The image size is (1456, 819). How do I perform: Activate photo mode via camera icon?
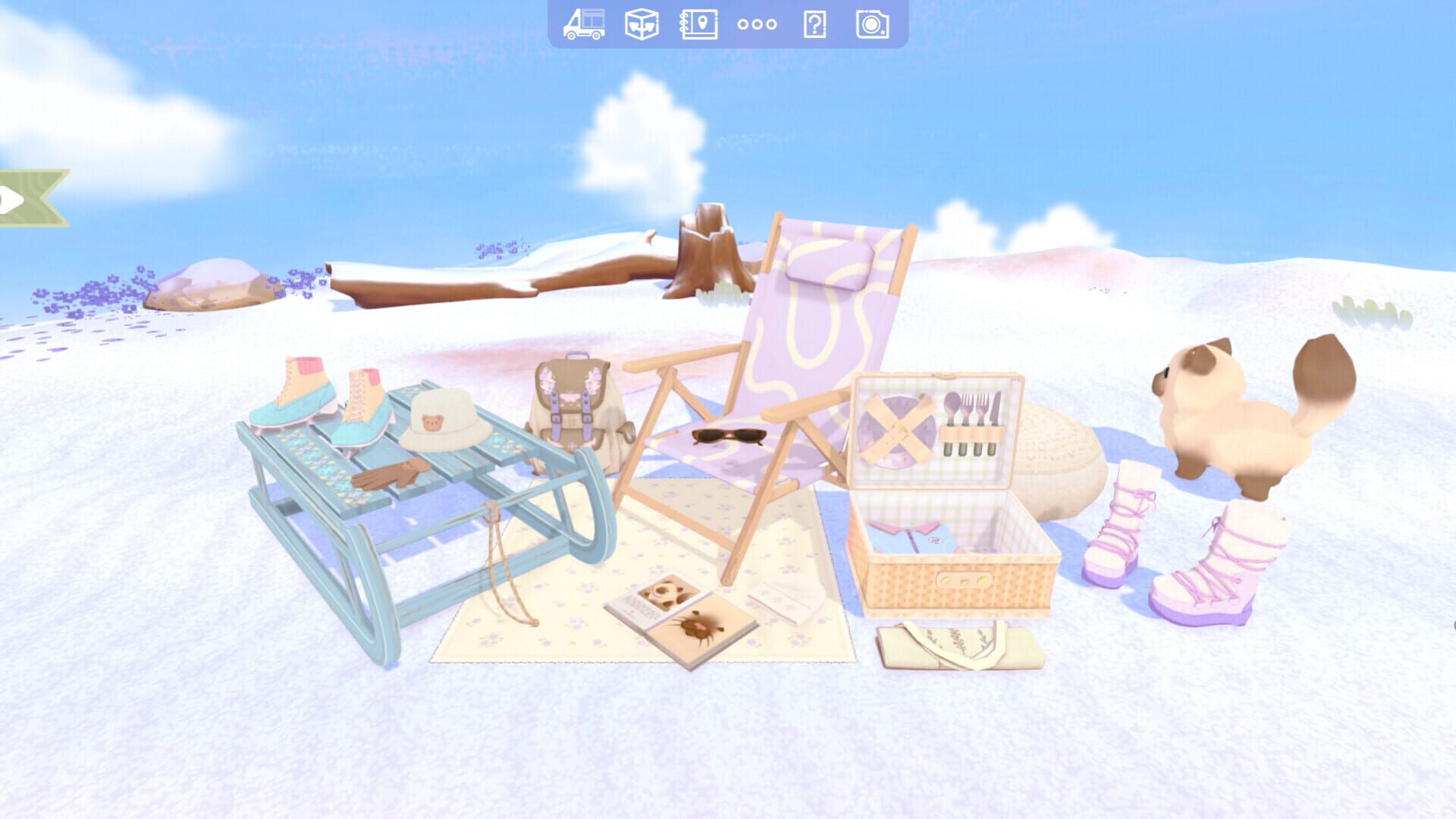click(872, 24)
